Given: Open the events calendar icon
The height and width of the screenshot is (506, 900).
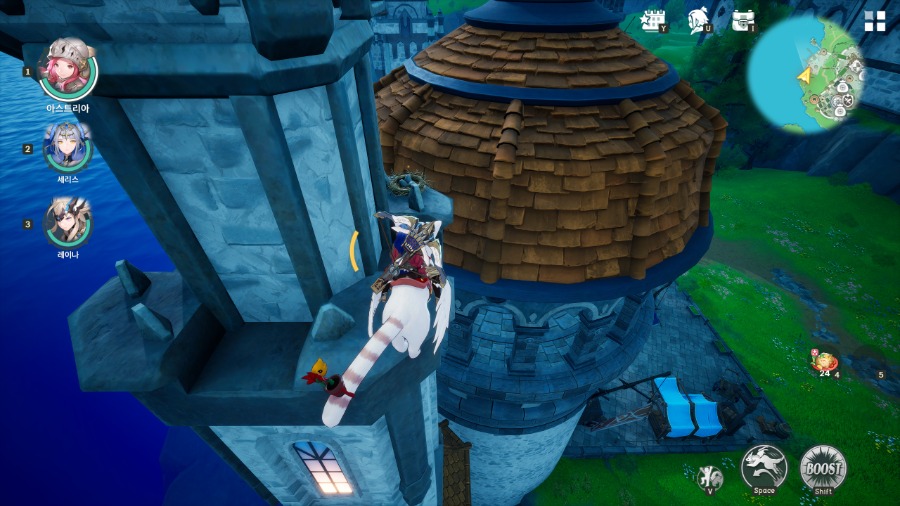Looking at the screenshot, I should [x=656, y=20].
